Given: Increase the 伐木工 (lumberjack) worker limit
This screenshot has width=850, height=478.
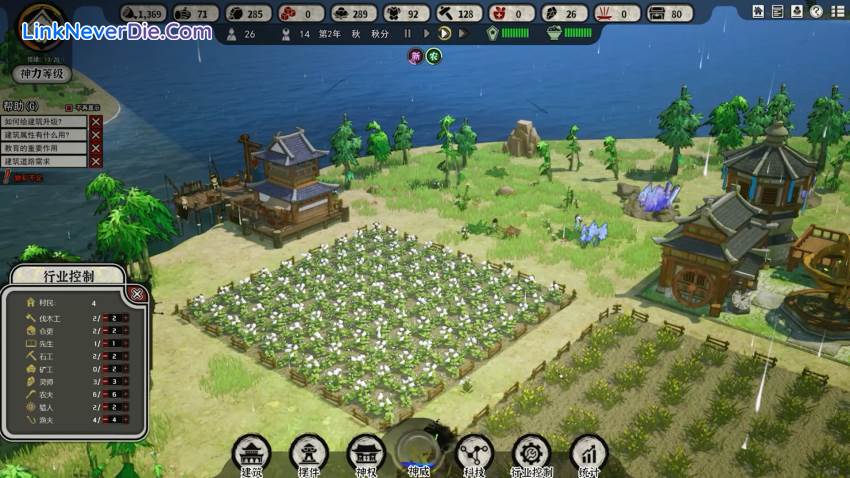Looking at the screenshot, I should click(126, 317).
